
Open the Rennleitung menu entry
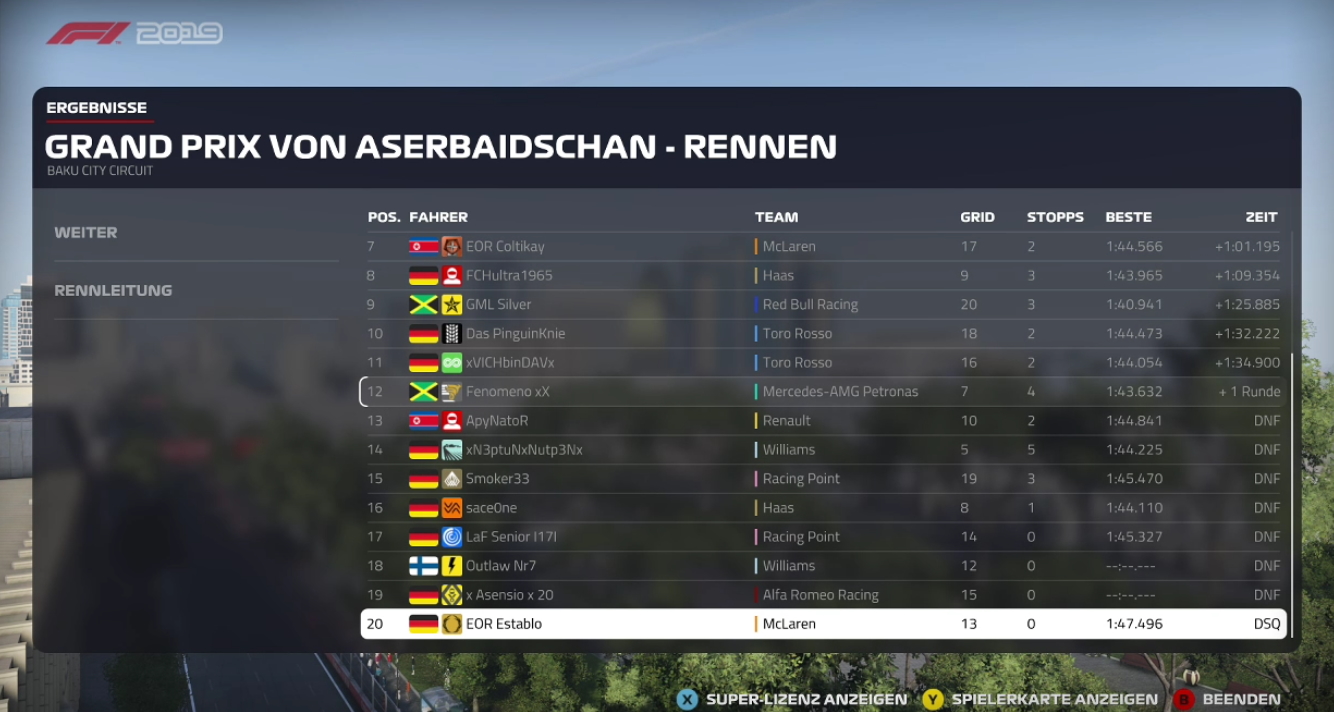coord(113,291)
